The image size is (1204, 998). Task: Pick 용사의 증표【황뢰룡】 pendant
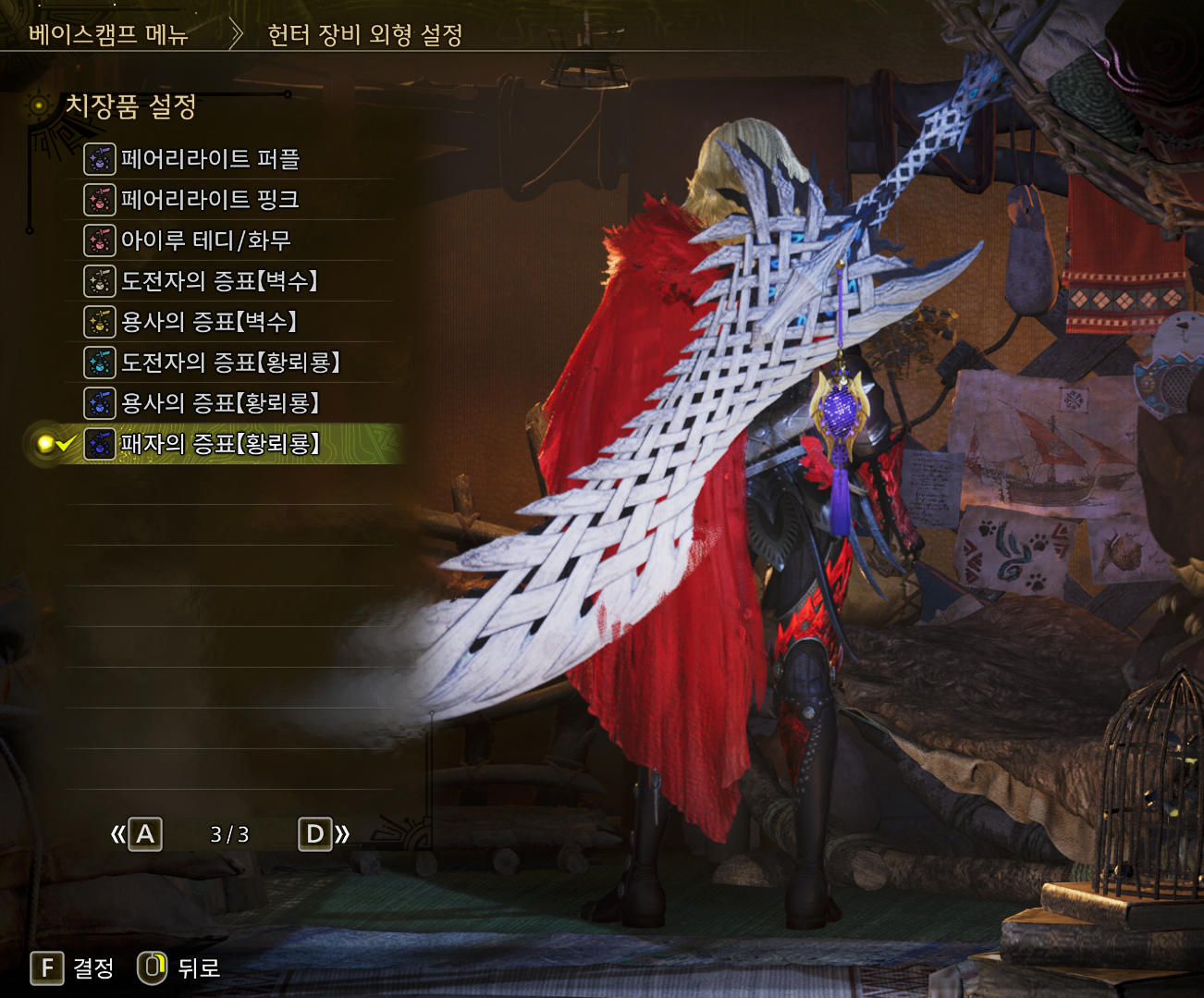pyautogui.click(x=220, y=403)
